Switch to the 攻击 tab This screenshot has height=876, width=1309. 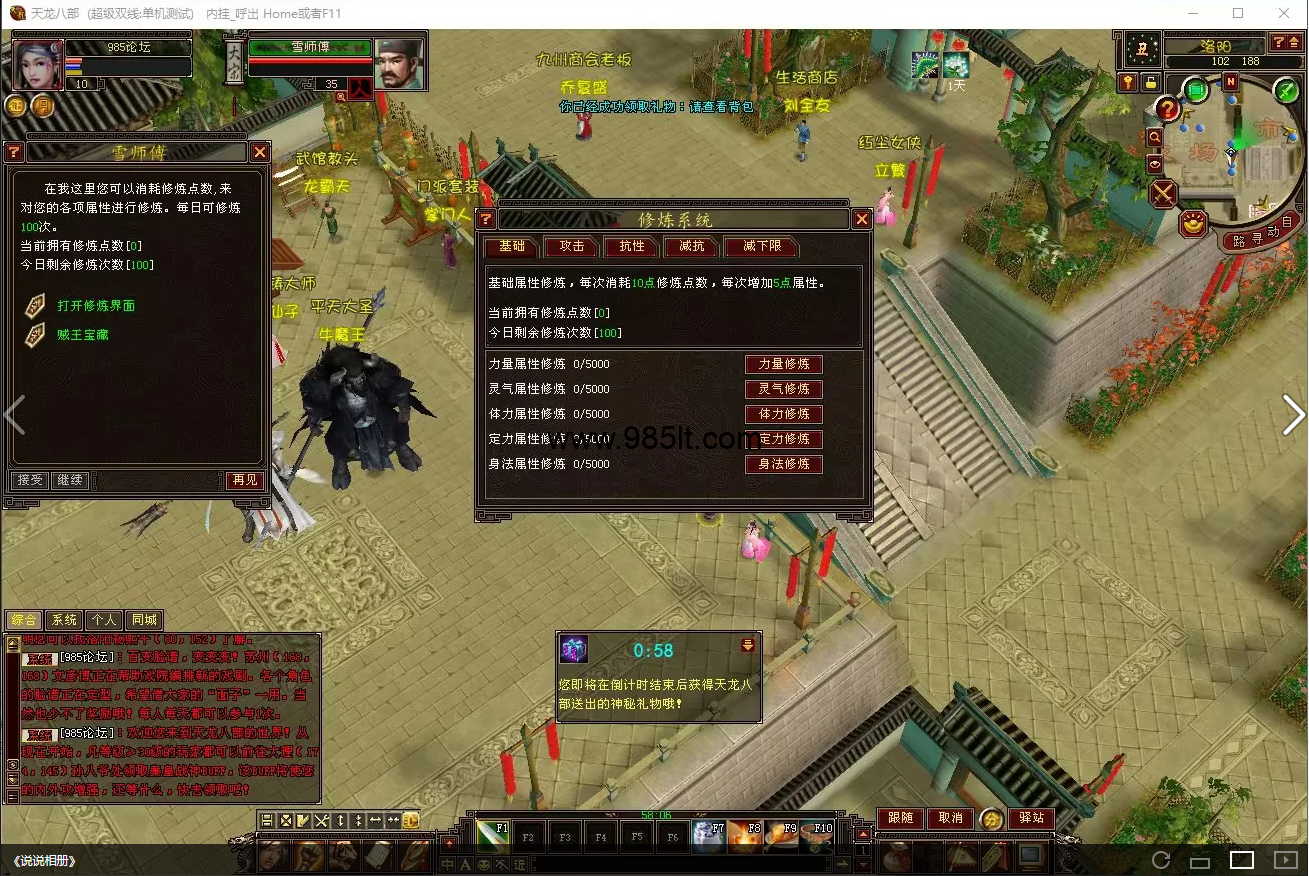(572, 246)
